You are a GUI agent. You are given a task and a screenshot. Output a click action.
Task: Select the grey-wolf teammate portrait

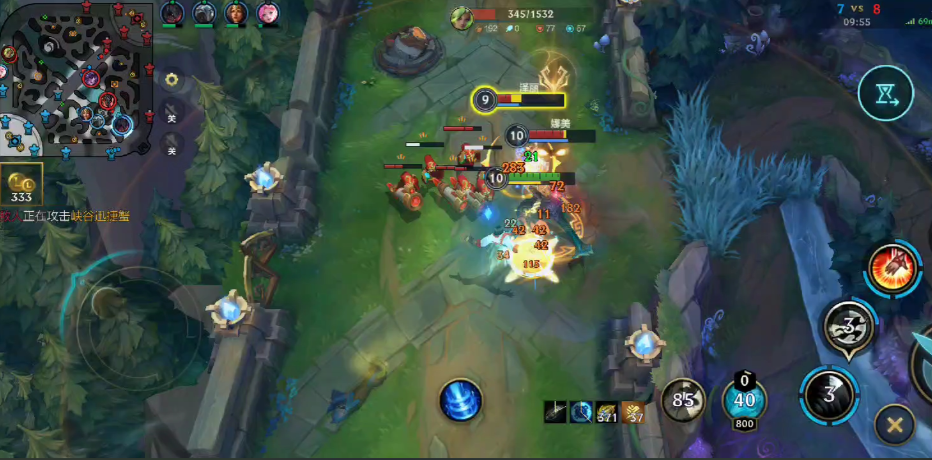click(x=204, y=13)
